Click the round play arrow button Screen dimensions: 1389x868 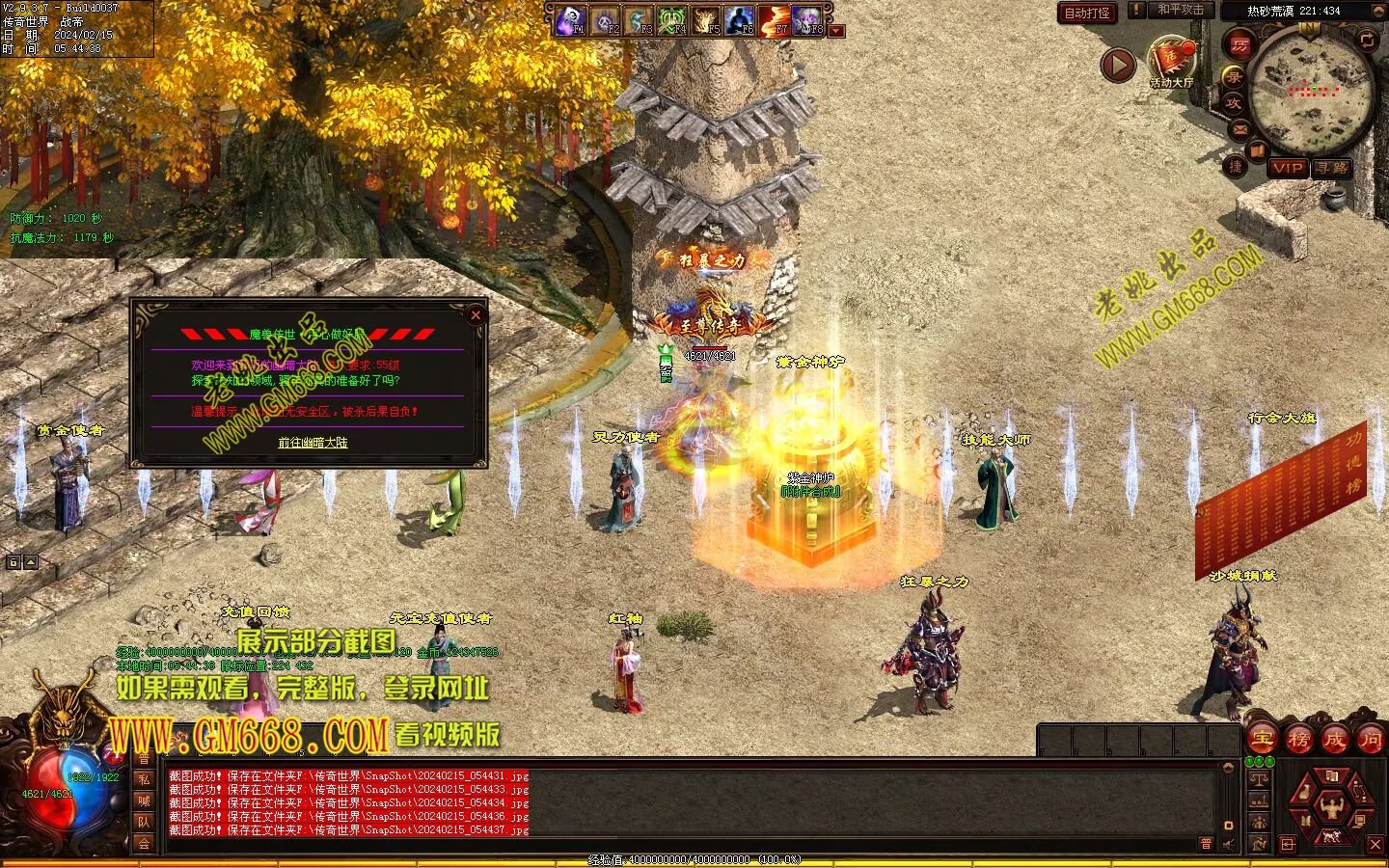[x=1118, y=65]
